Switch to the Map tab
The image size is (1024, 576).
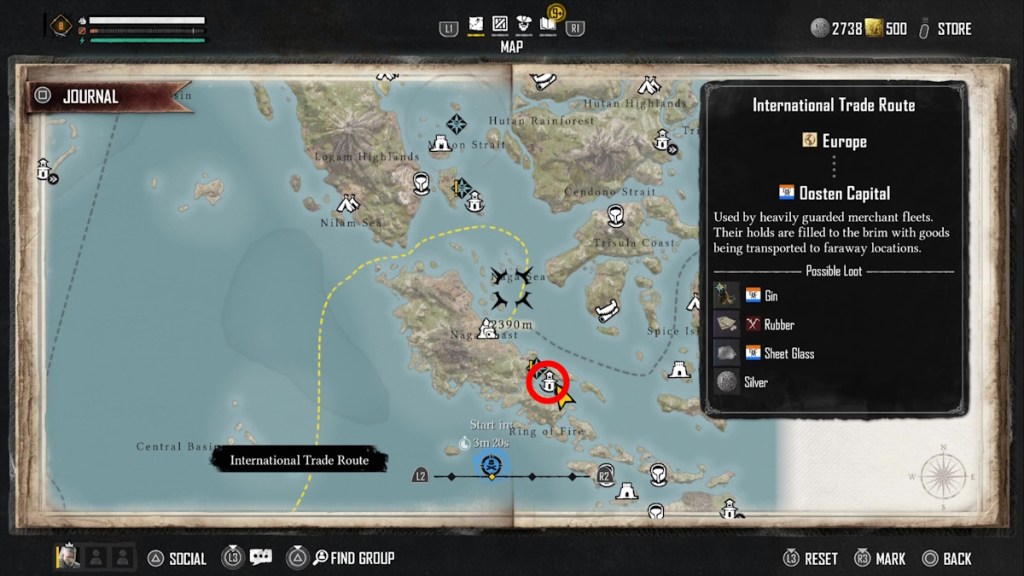pyautogui.click(x=477, y=24)
